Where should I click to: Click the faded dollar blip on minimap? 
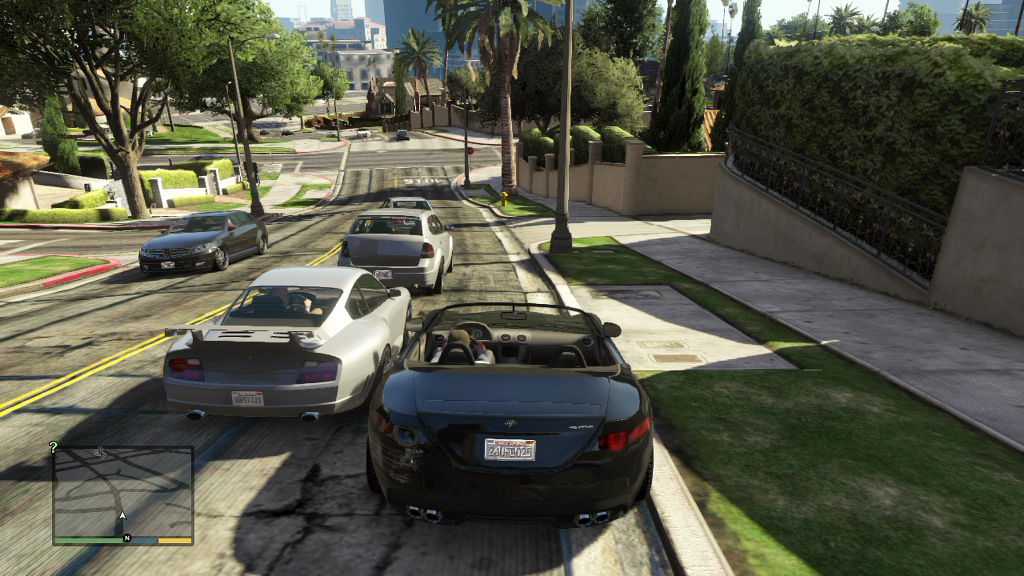coord(100,453)
